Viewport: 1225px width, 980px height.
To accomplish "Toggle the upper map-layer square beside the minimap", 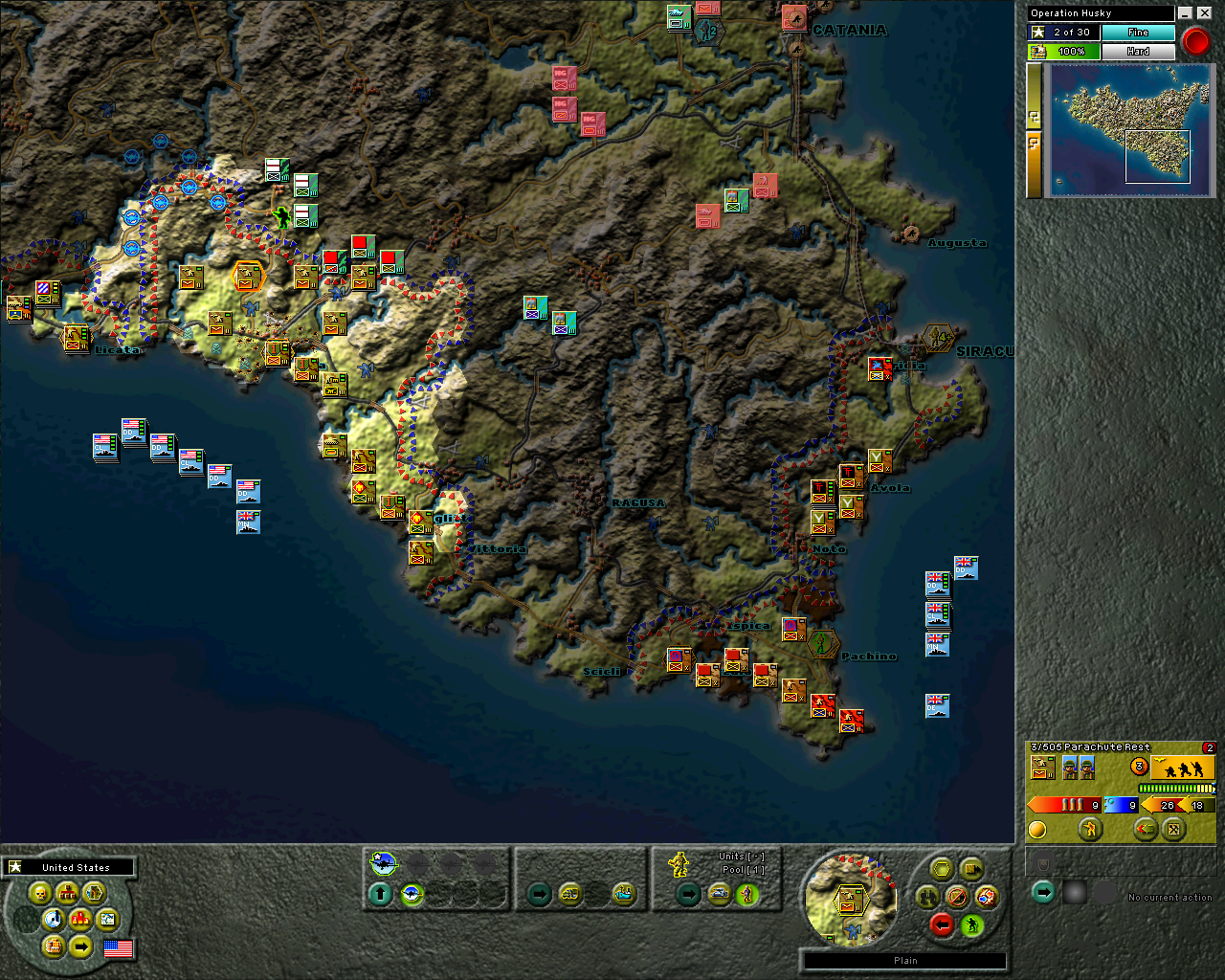I will (1034, 117).
